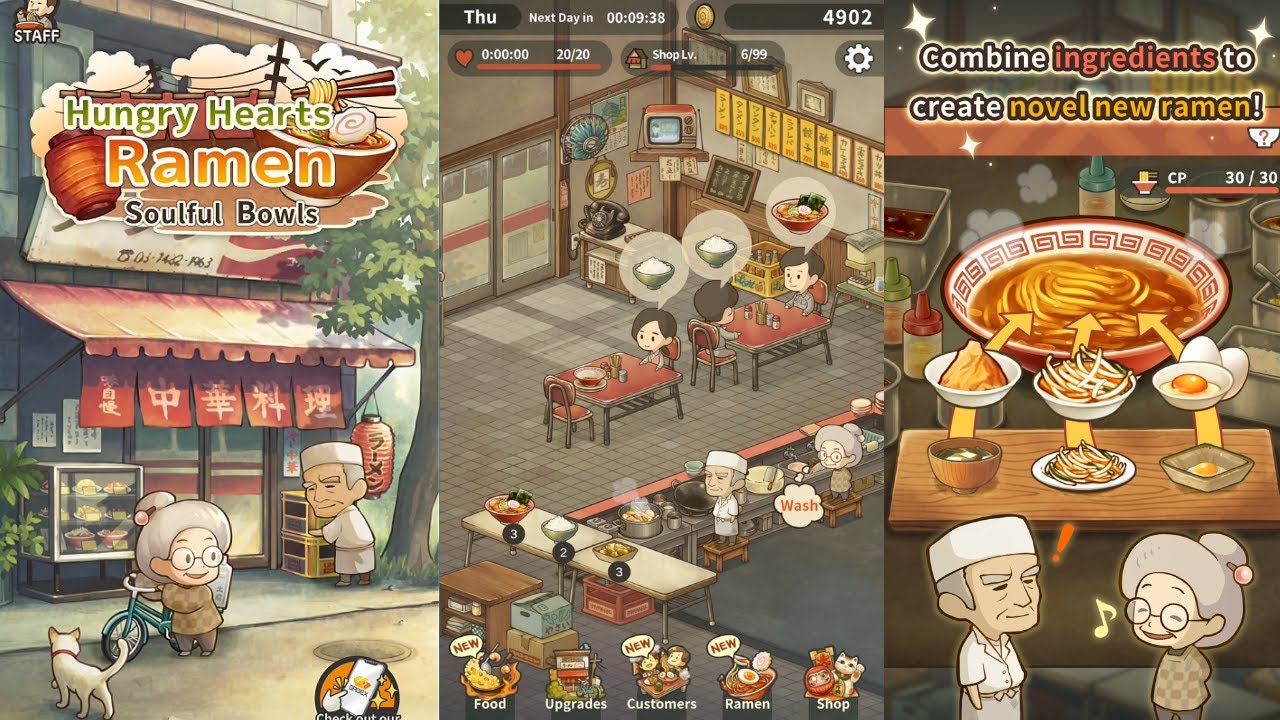Image resolution: width=1280 pixels, height=720 pixels.
Task: Tap the STAFF icon
Action: [36, 22]
